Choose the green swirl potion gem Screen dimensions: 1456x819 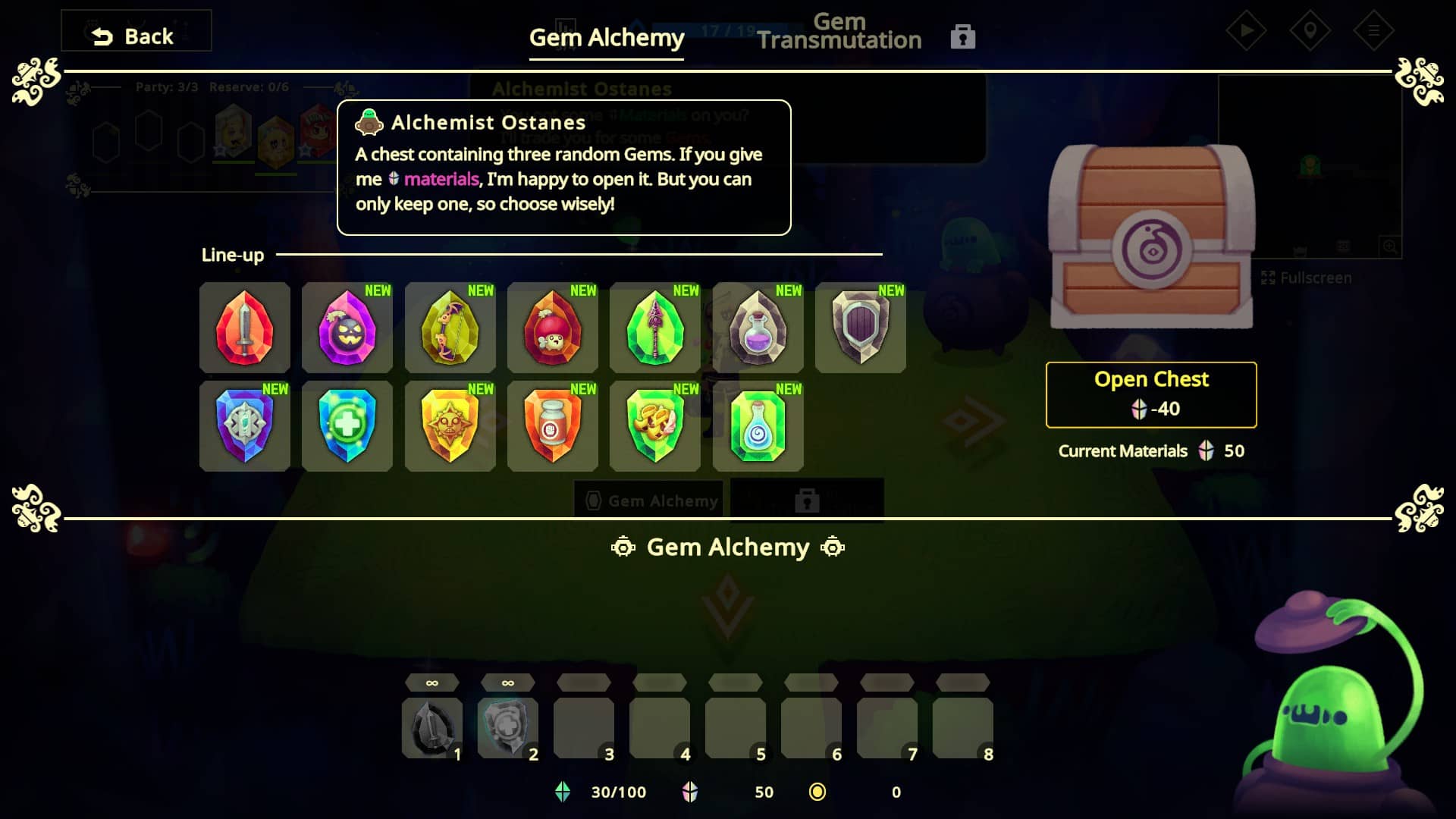pyautogui.click(x=758, y=426)
